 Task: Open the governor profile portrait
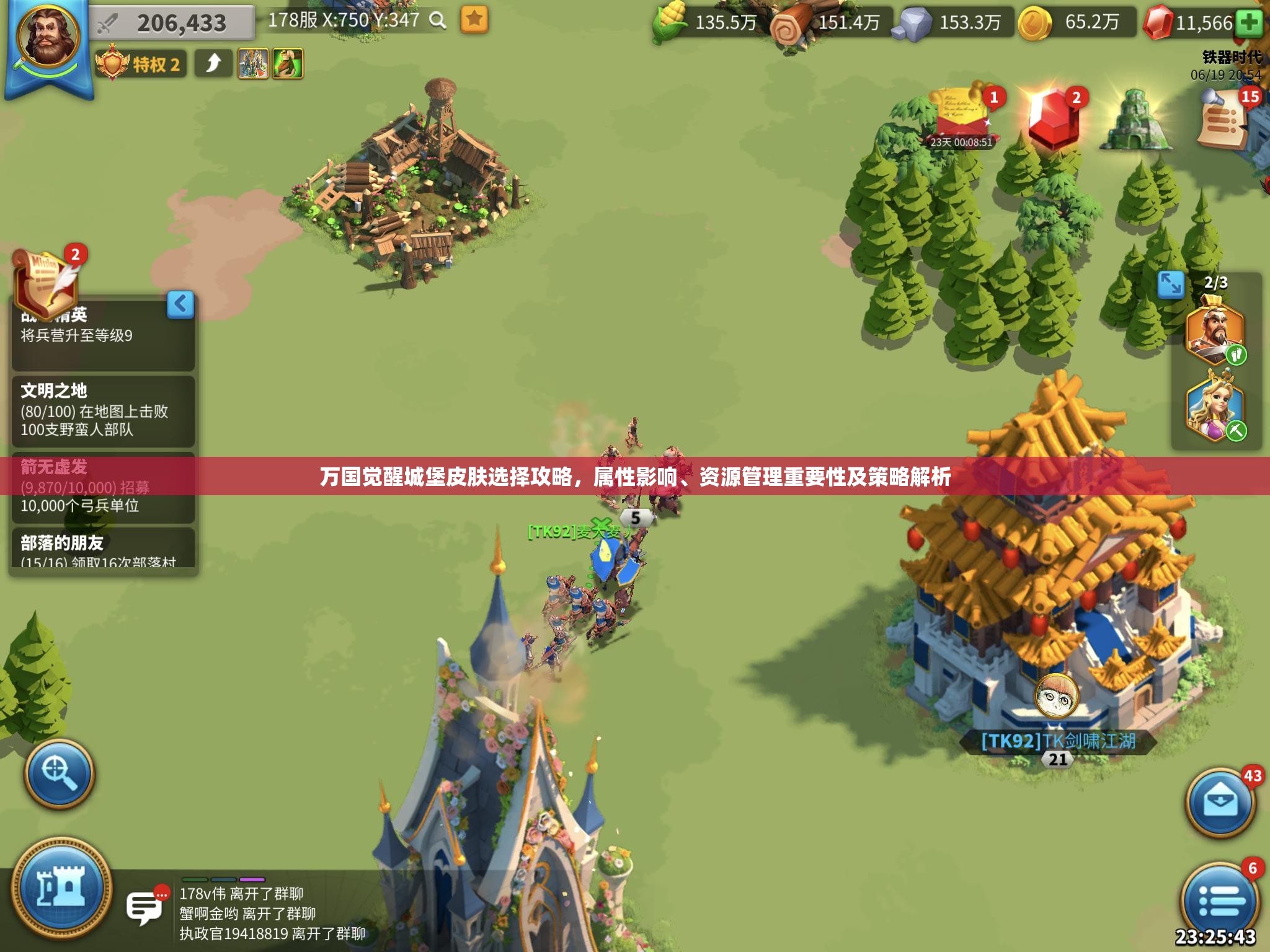coord(48,37)
